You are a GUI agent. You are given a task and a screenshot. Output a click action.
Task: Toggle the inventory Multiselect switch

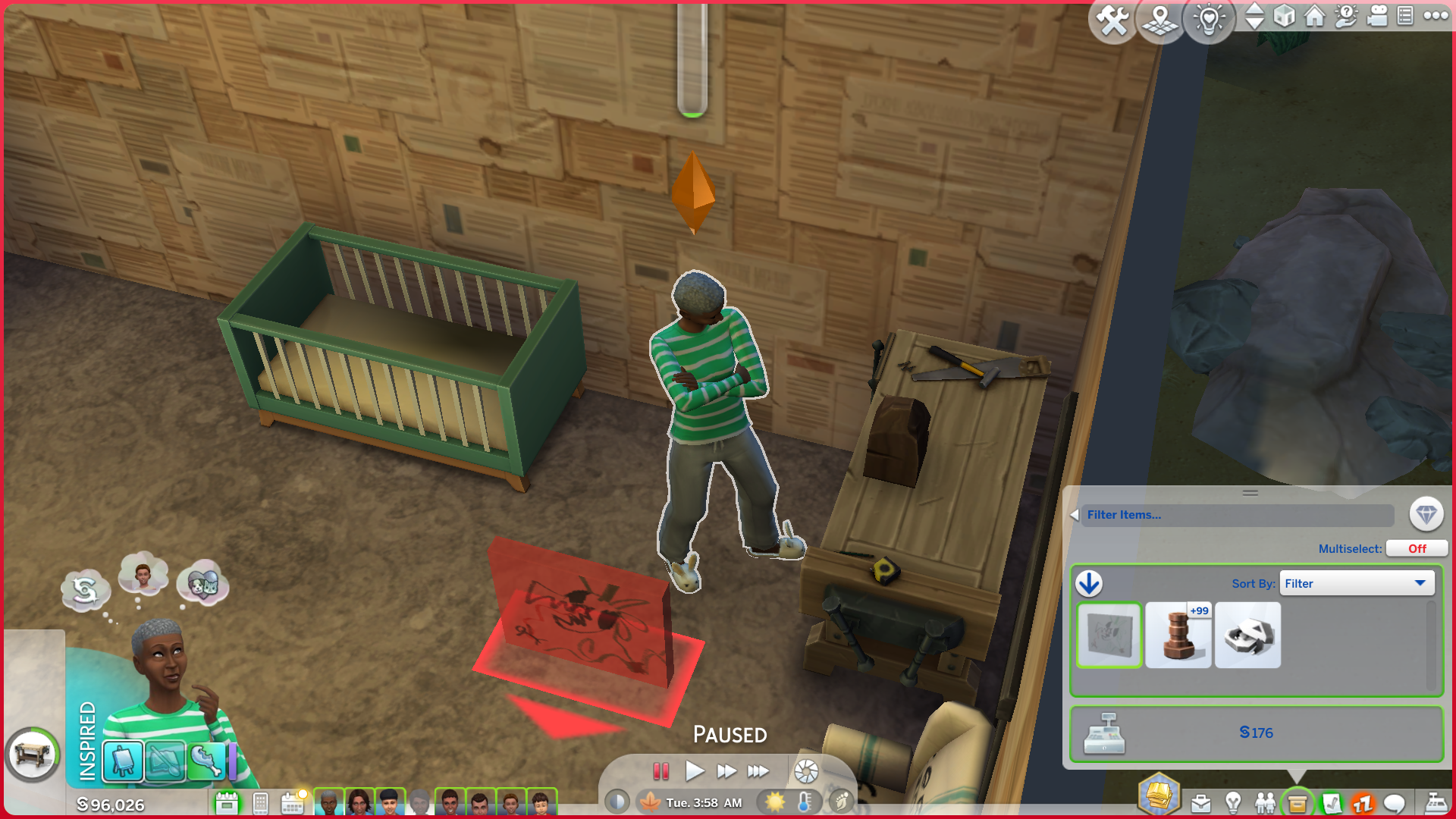(x=1417, y=548)
